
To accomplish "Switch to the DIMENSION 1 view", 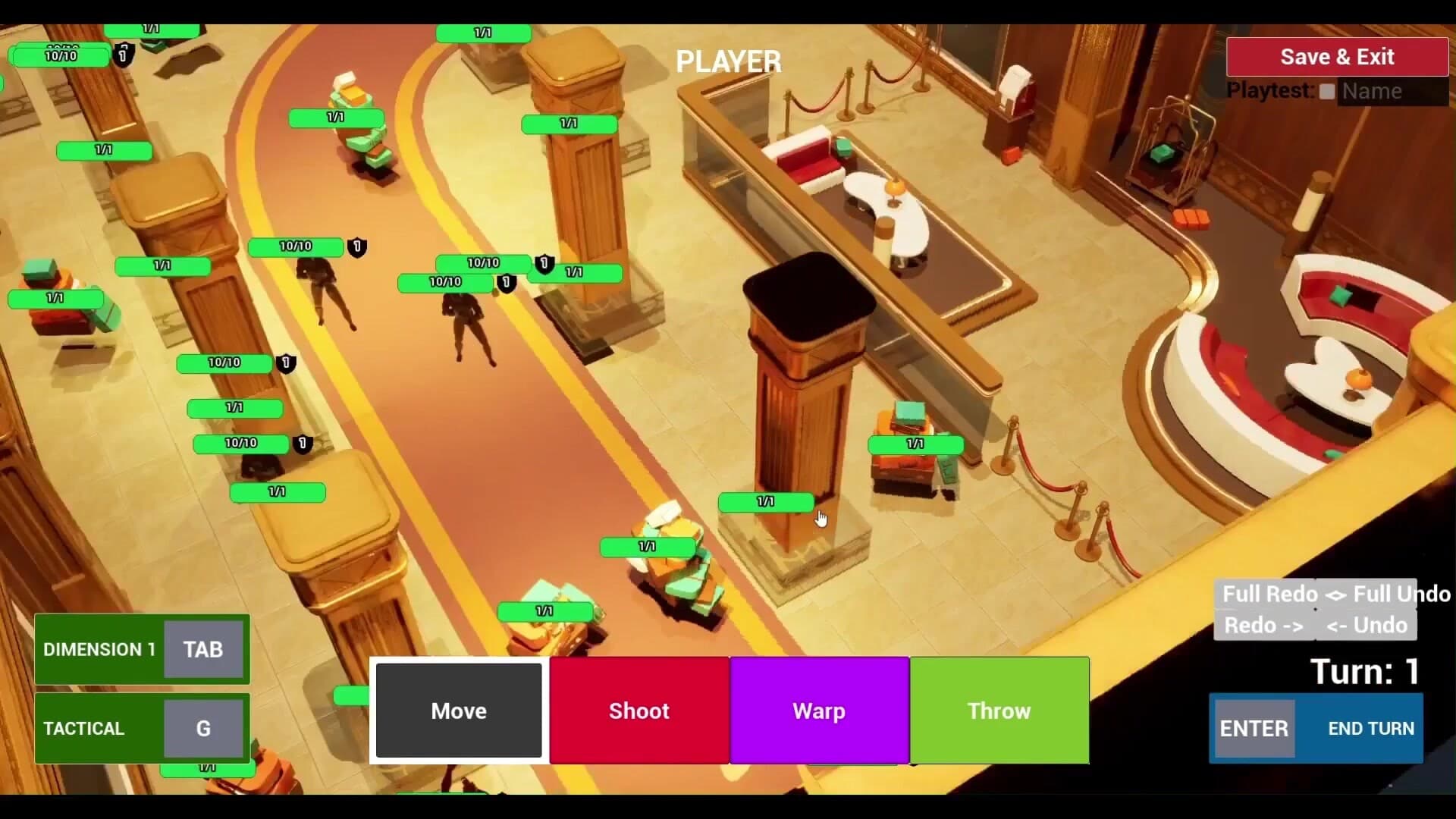I will (x=100, y=649).
